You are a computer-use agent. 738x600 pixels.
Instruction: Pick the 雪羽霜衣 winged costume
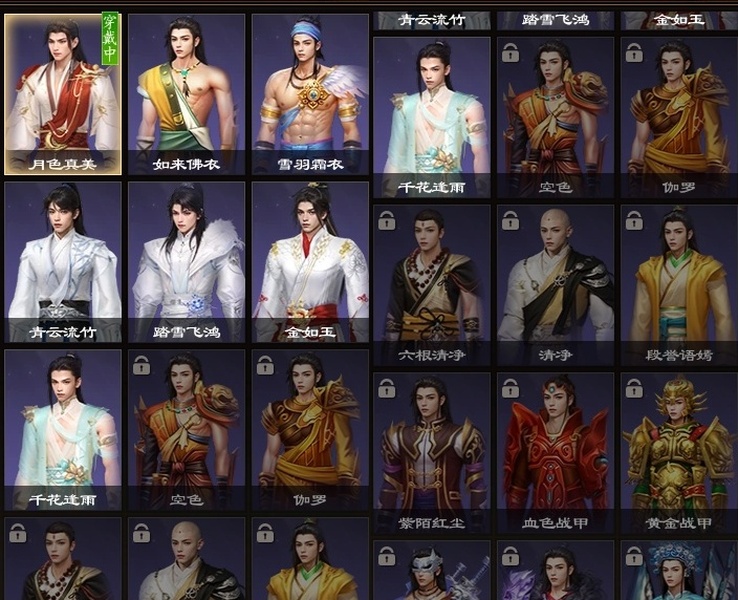[x=310, y=94]
